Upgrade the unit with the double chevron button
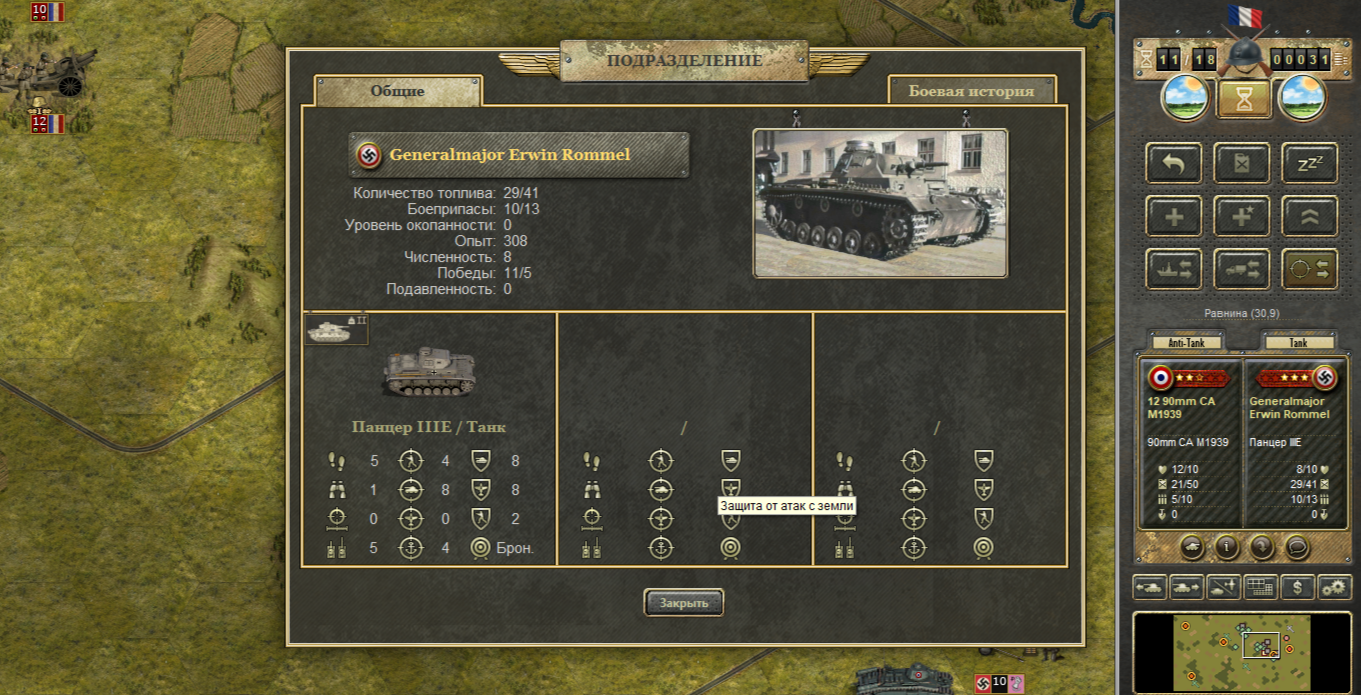This screenshot has width=1361, height=695. coord(1309,216)
